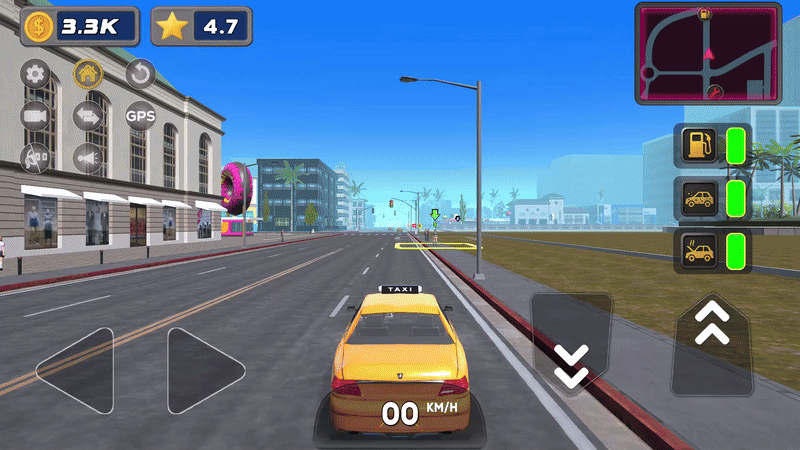Steer right with the right arrow
Image resolution: width=800 pixels, height=450 pixels.
(x=204, y=371)
